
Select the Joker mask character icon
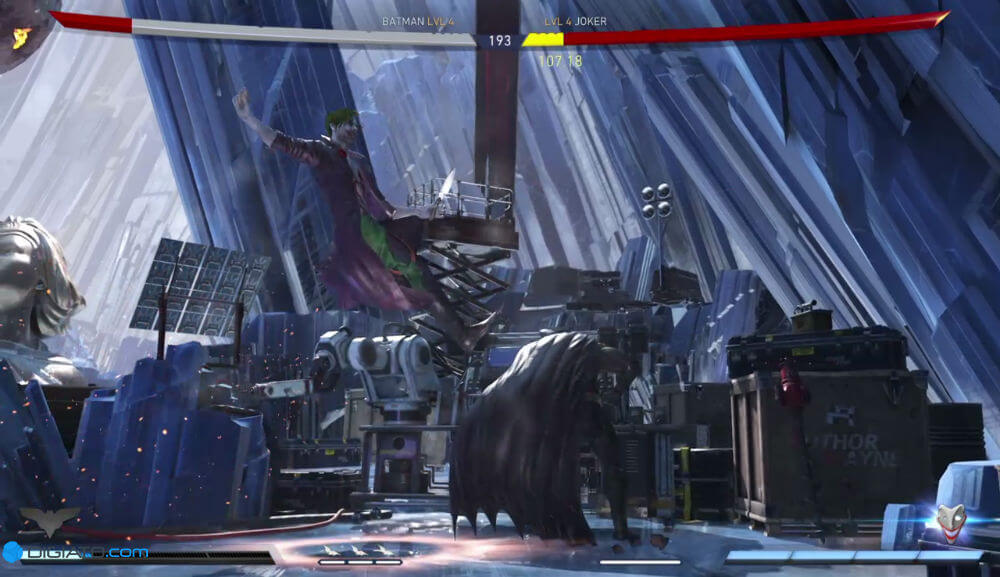pyautogui.click(x=950, y=520)
